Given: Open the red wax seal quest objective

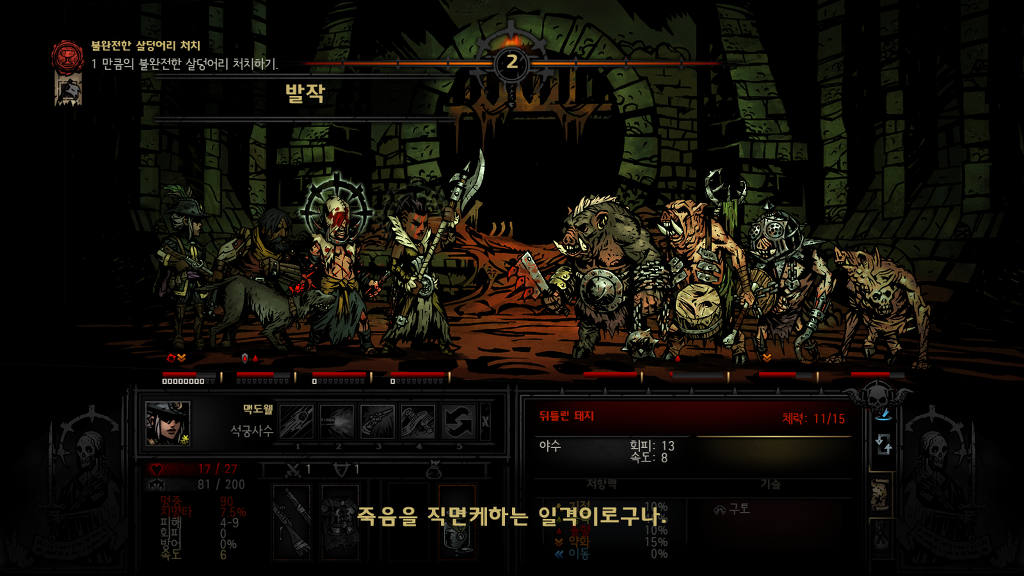Looking at the screenshot, I should pyautogui.click(x=68, y=54).
